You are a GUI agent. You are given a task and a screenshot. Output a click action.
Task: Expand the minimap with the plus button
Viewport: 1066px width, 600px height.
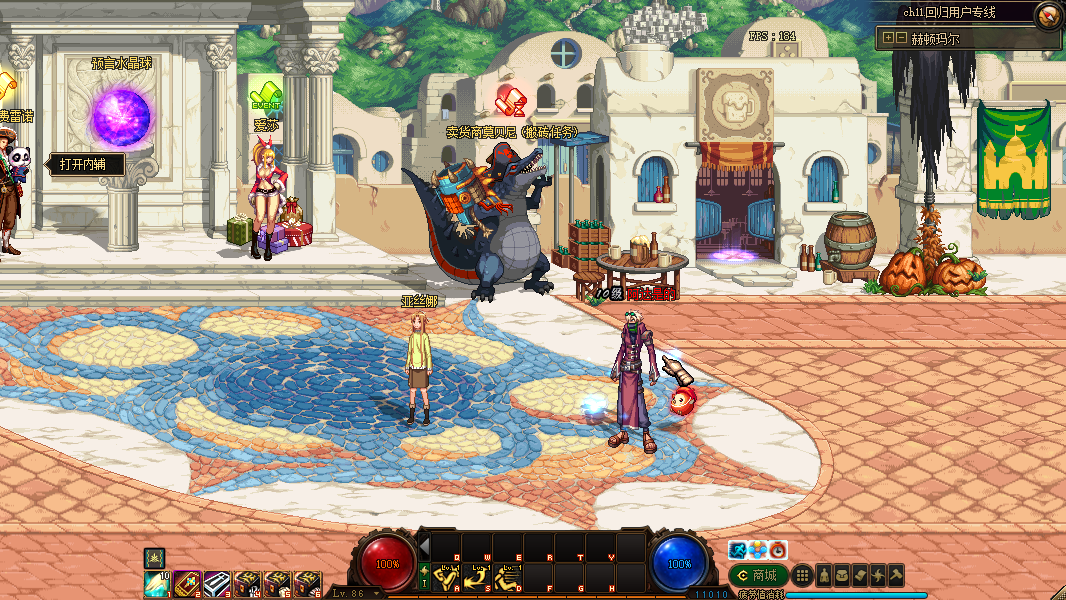coord(887,38)
